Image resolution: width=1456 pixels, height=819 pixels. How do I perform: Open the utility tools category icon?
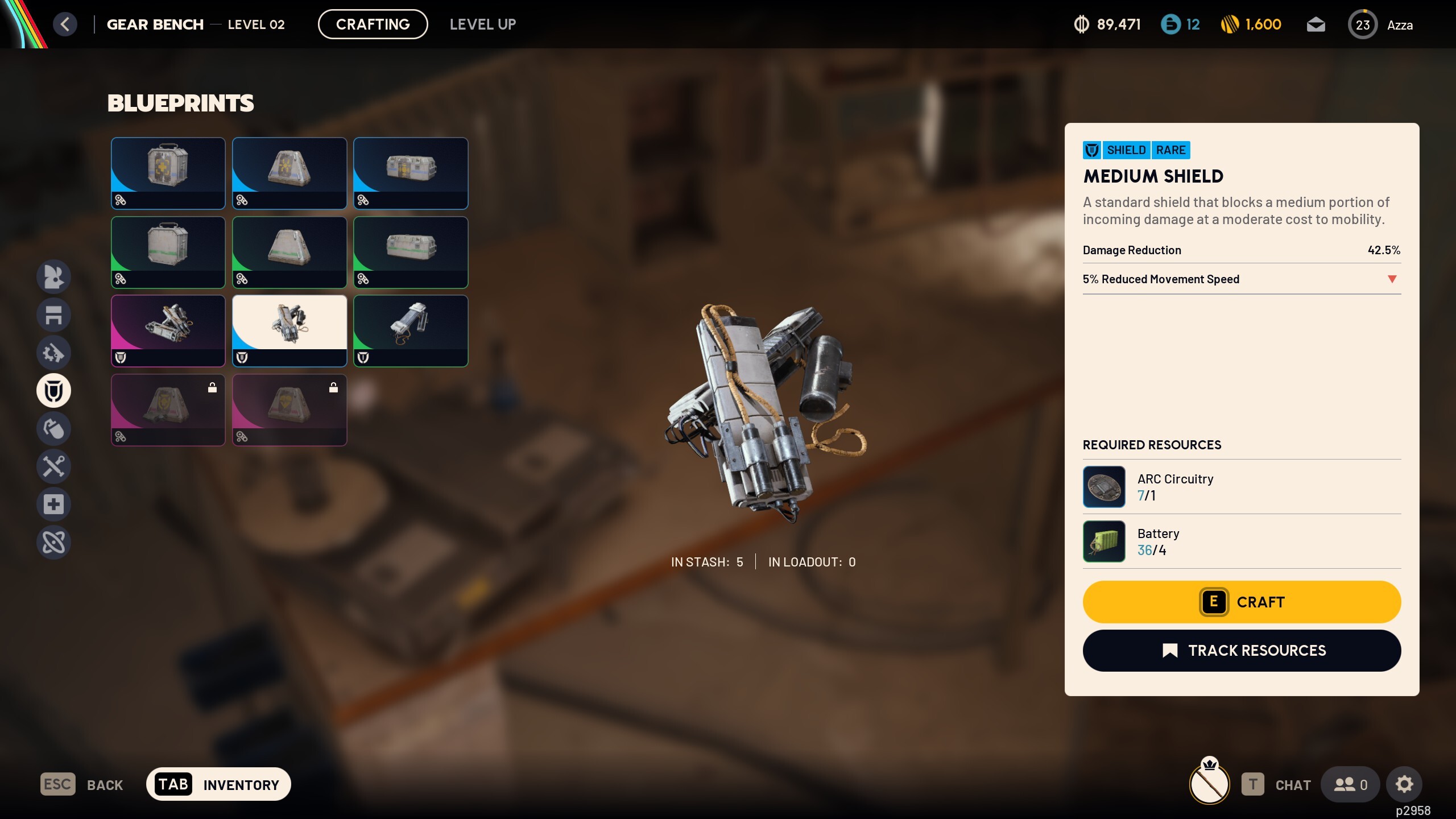tap(53, 466)
